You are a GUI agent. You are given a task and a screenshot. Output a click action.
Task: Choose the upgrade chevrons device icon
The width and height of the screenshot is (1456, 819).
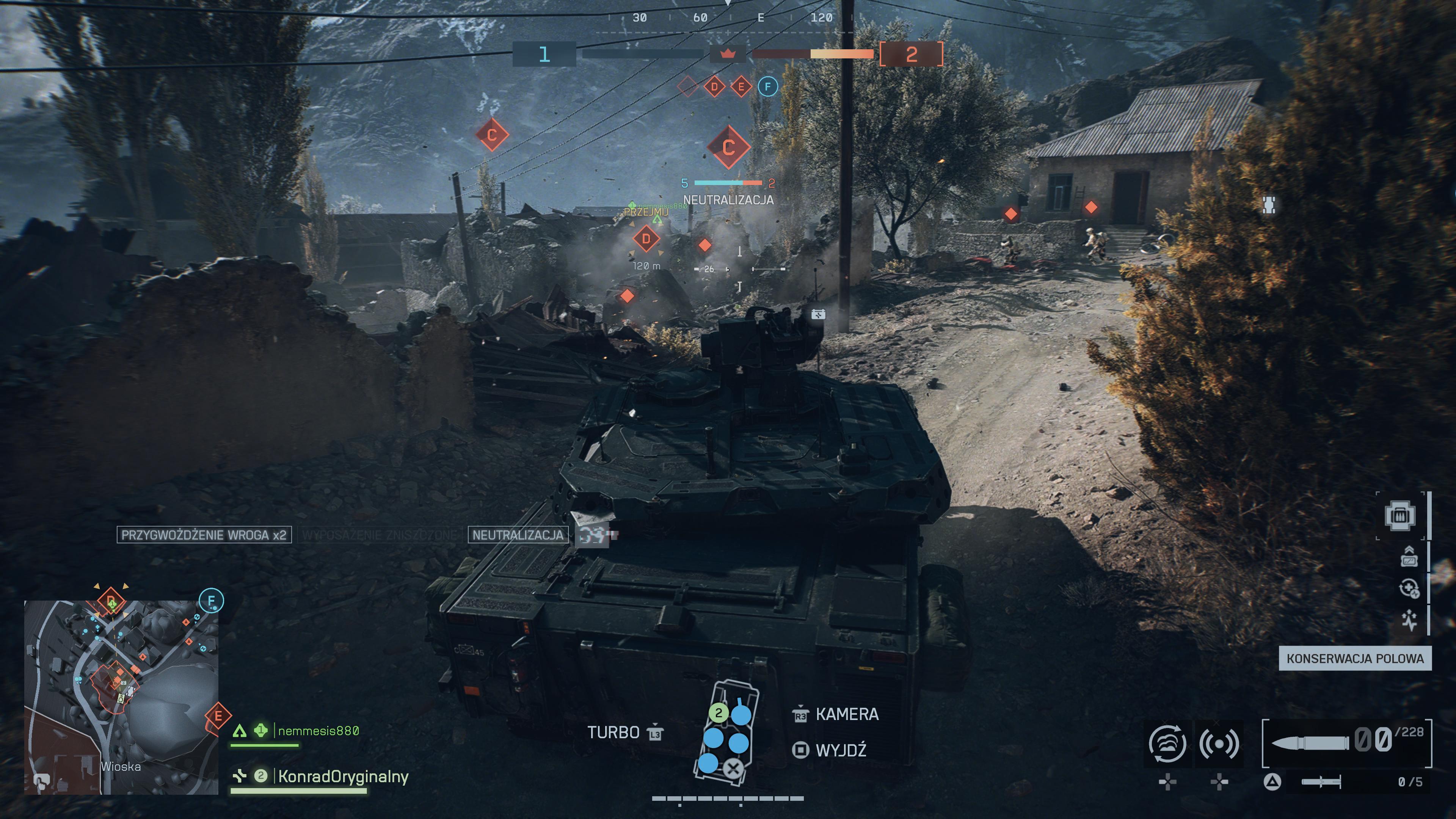point(1409,556)
